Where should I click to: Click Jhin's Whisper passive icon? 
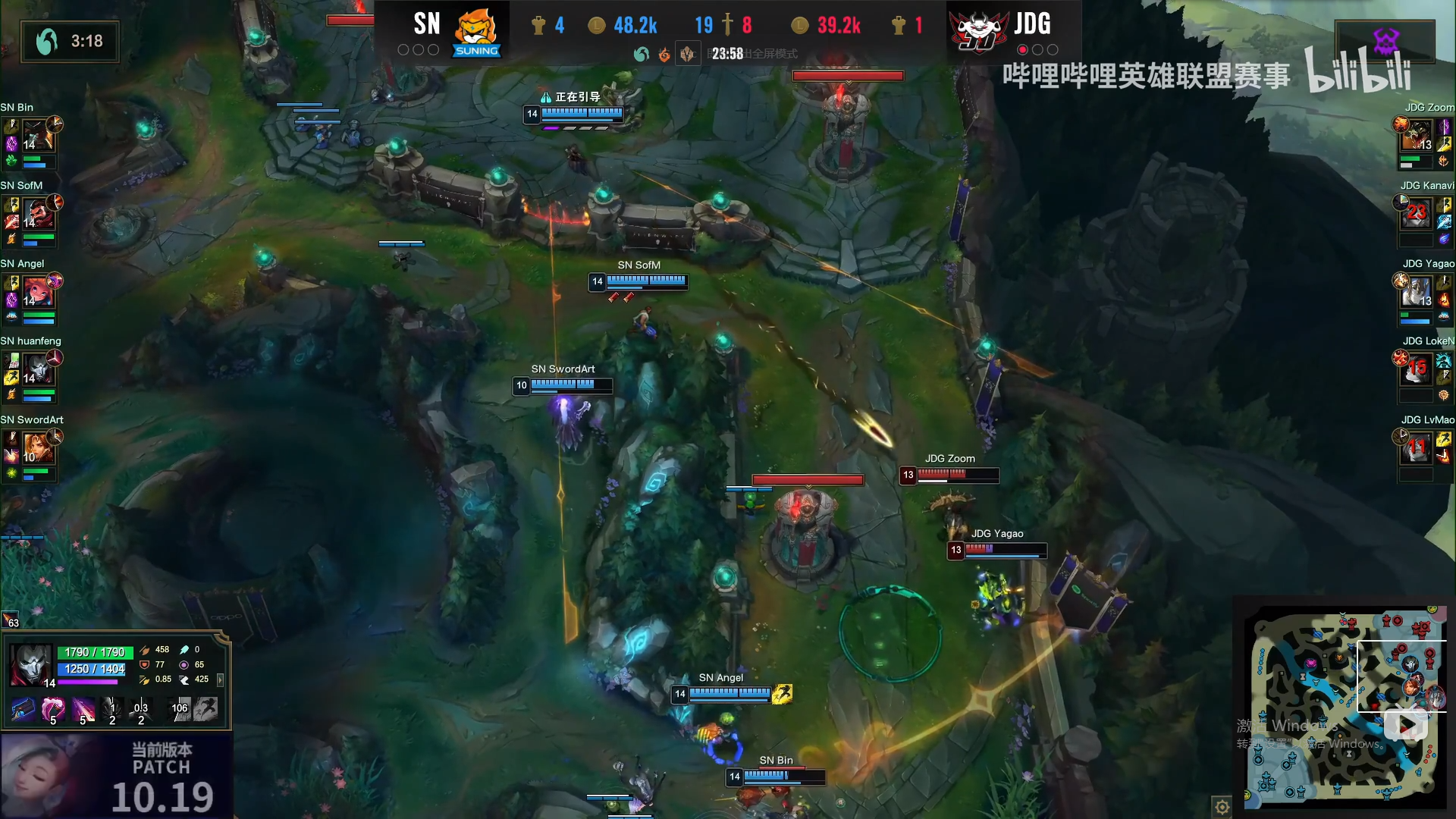(x=24, y=709)
